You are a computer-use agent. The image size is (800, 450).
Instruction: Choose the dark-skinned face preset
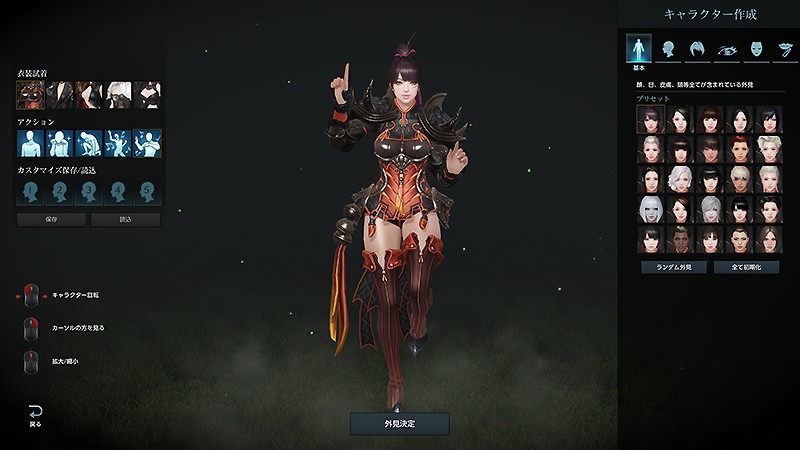coord(680,239)
